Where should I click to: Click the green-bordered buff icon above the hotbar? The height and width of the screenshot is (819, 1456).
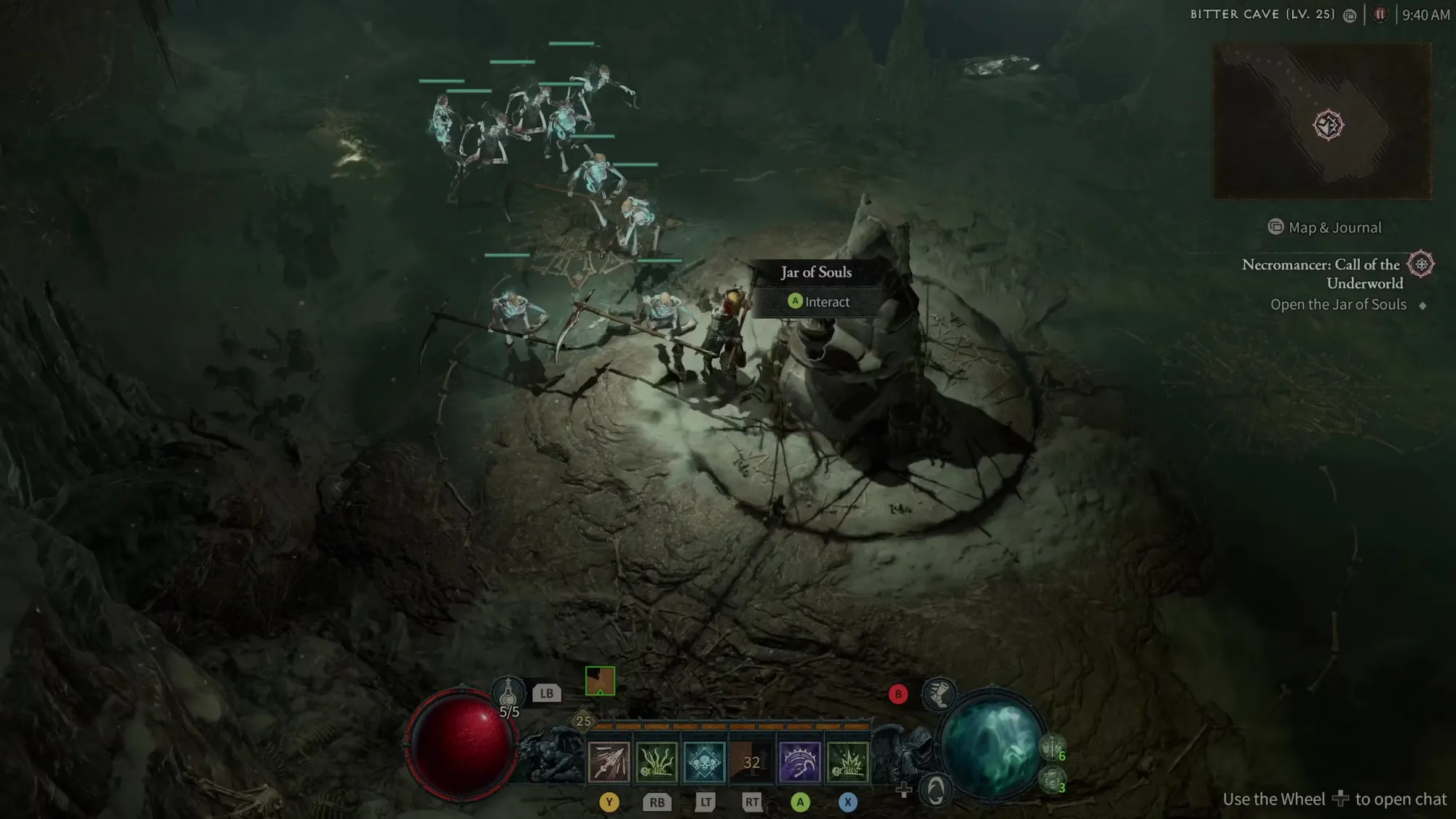600,681
